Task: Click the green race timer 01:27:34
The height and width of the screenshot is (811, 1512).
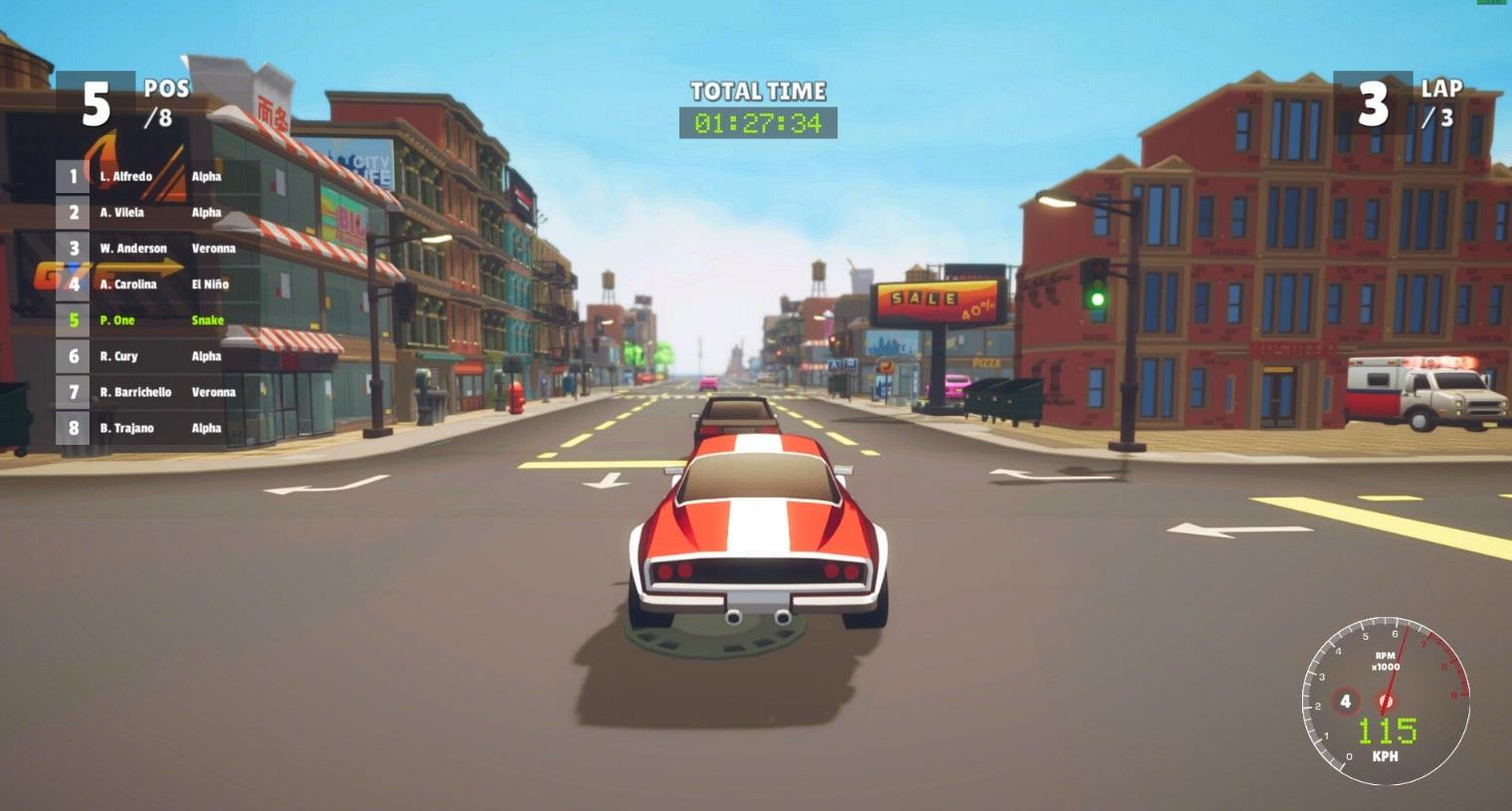Action: [x=756, y=123]
